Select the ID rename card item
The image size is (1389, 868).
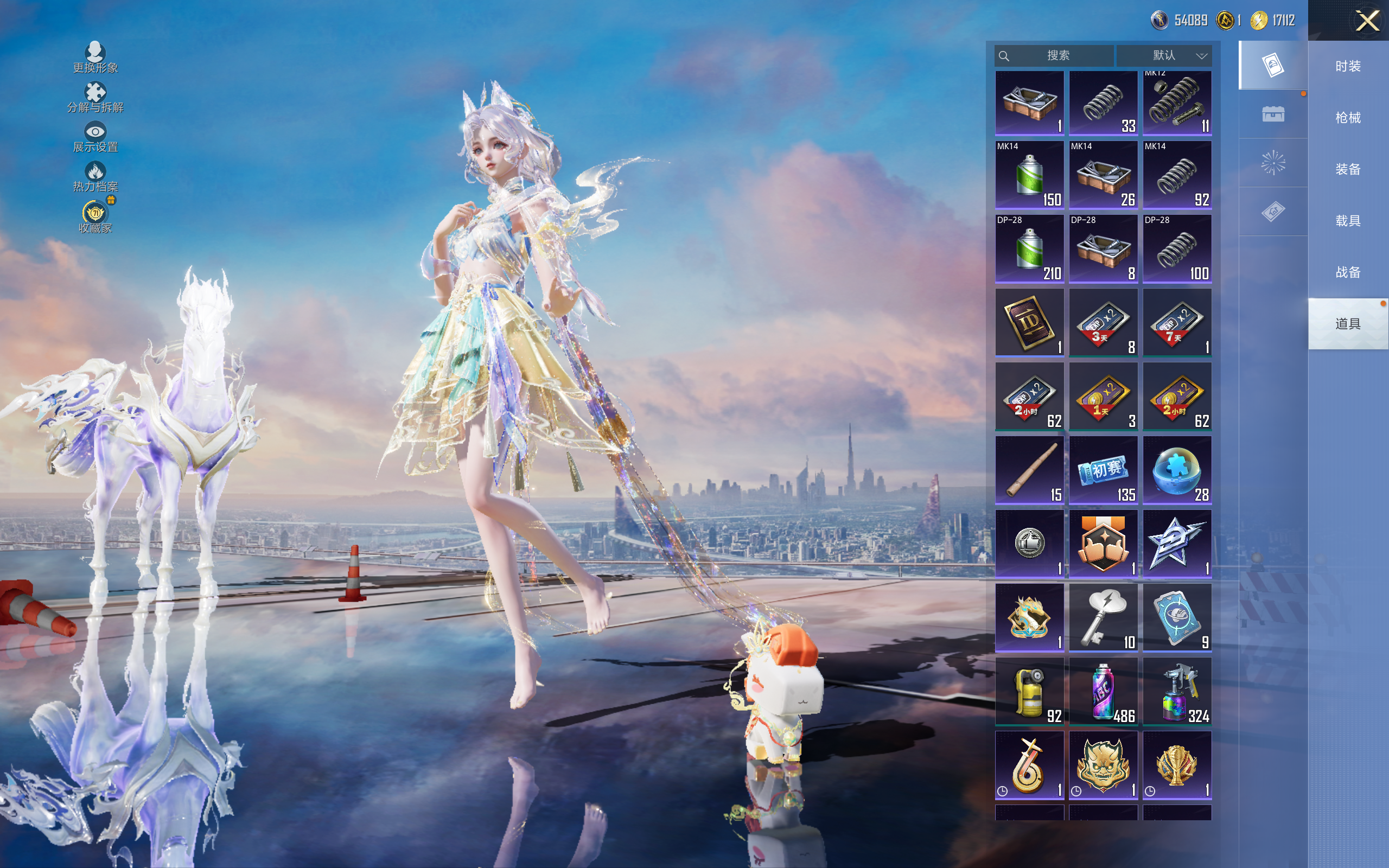(x=1029, y=322)
